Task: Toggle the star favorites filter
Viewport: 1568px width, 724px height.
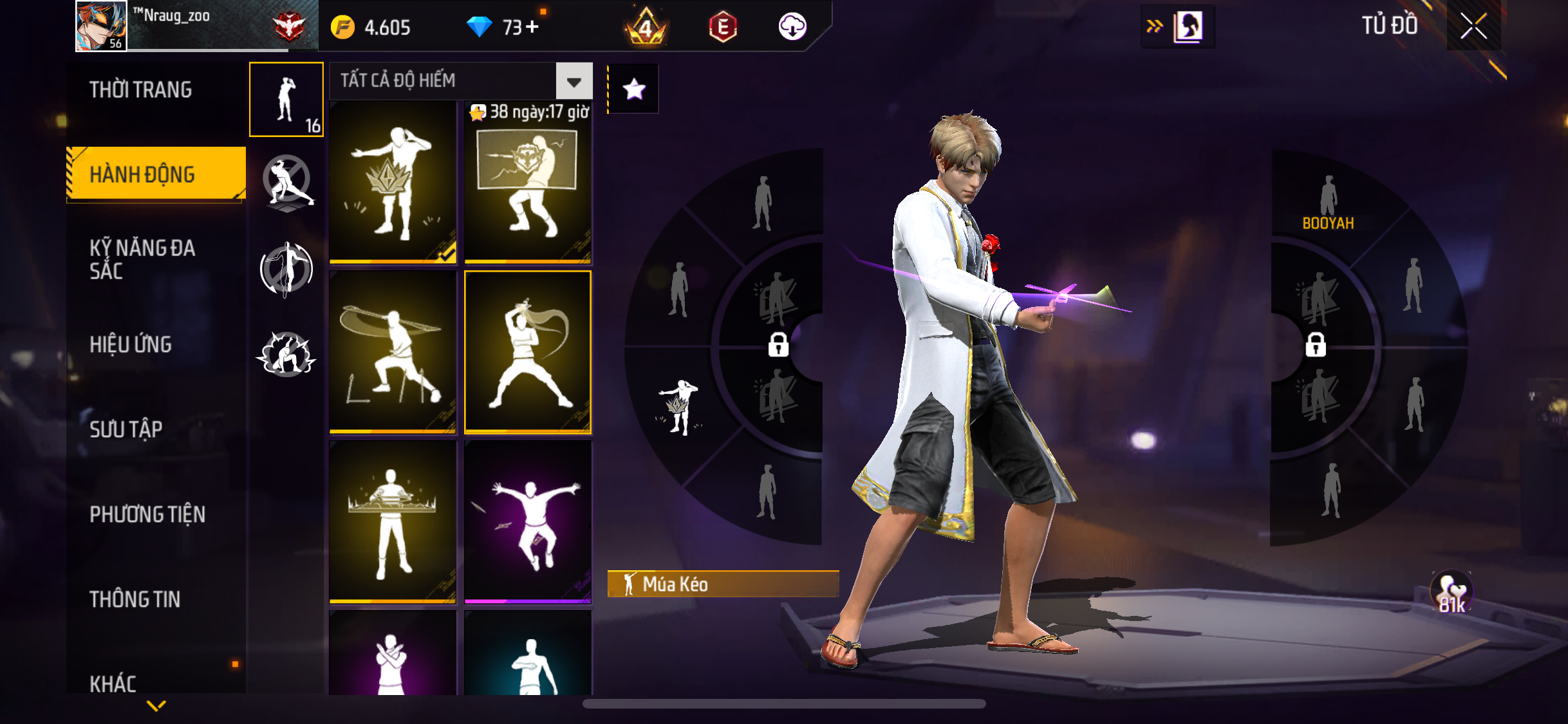Action: pyautogui.click(x=634, y=89)
